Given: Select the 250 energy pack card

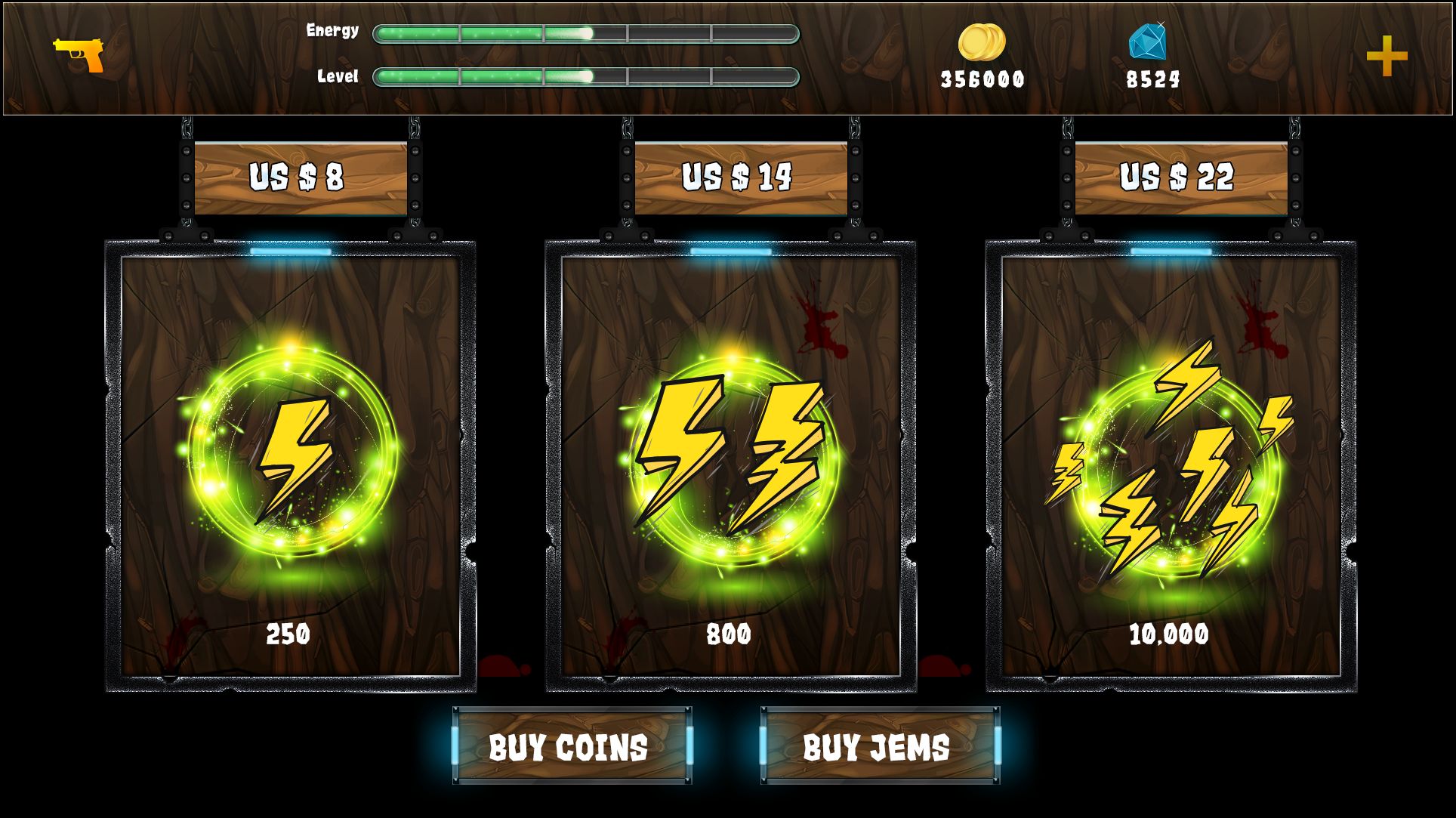Looking at the screenshot, I should pyautogui.click(x=291, y=465).
